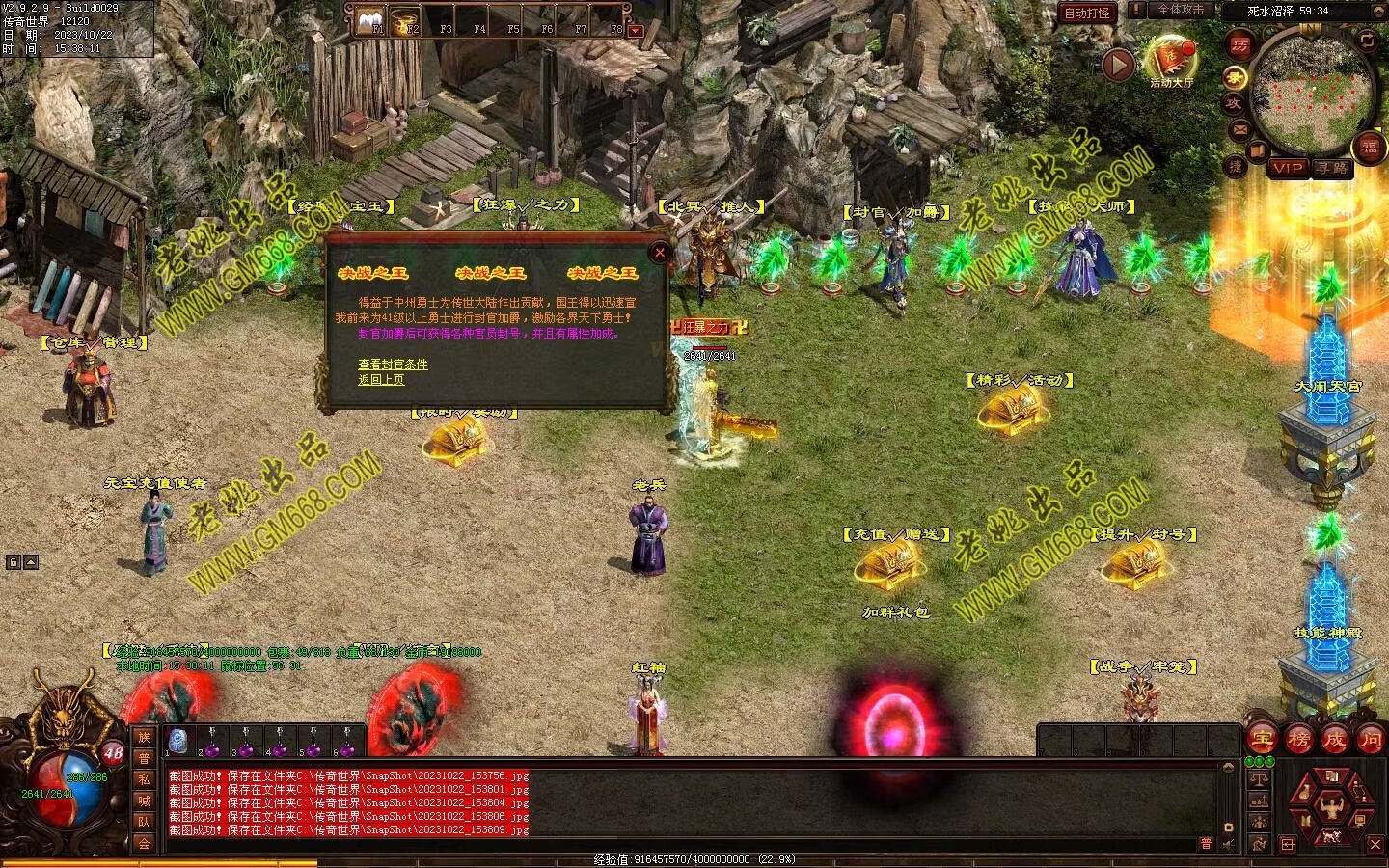Activate the 寻路 pathfinding button
The image size is (1389, 868).
[1332, 168]
